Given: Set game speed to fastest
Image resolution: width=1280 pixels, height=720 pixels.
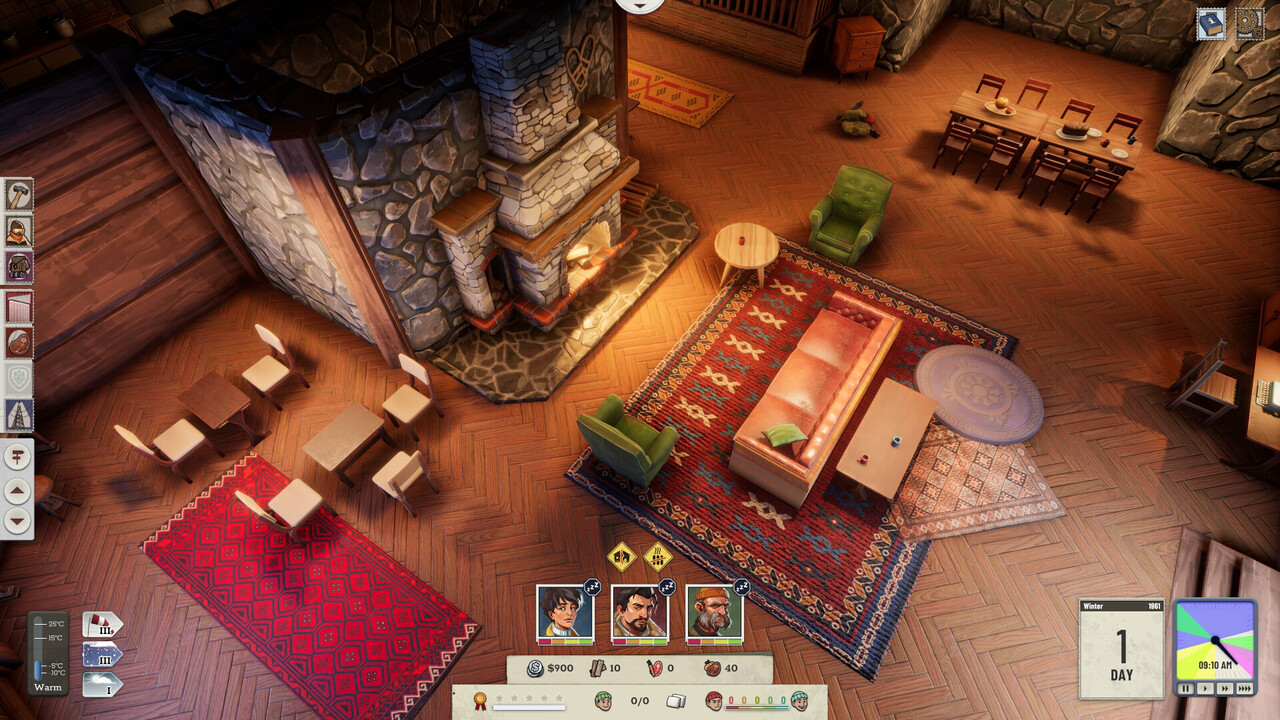Looking at the screenshot, I should pyautogui.click(x=1244, y=689).
